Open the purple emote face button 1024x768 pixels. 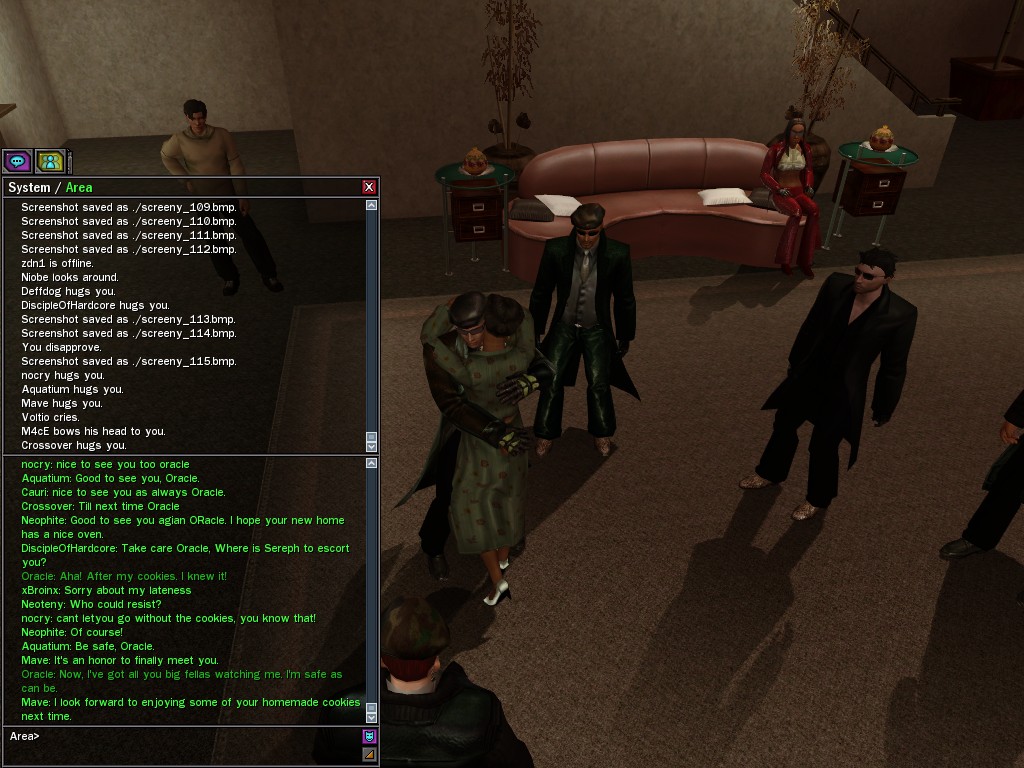369,737
